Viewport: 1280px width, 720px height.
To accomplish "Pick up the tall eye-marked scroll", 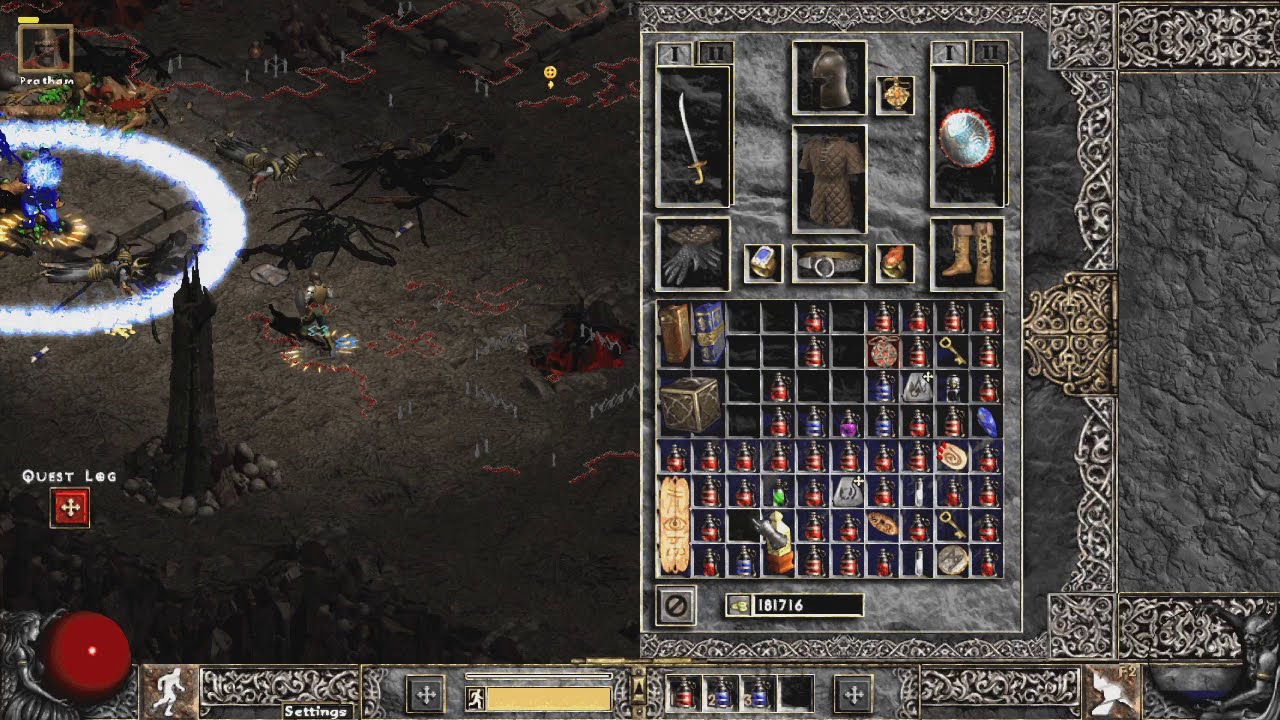I will coord(675,525).
